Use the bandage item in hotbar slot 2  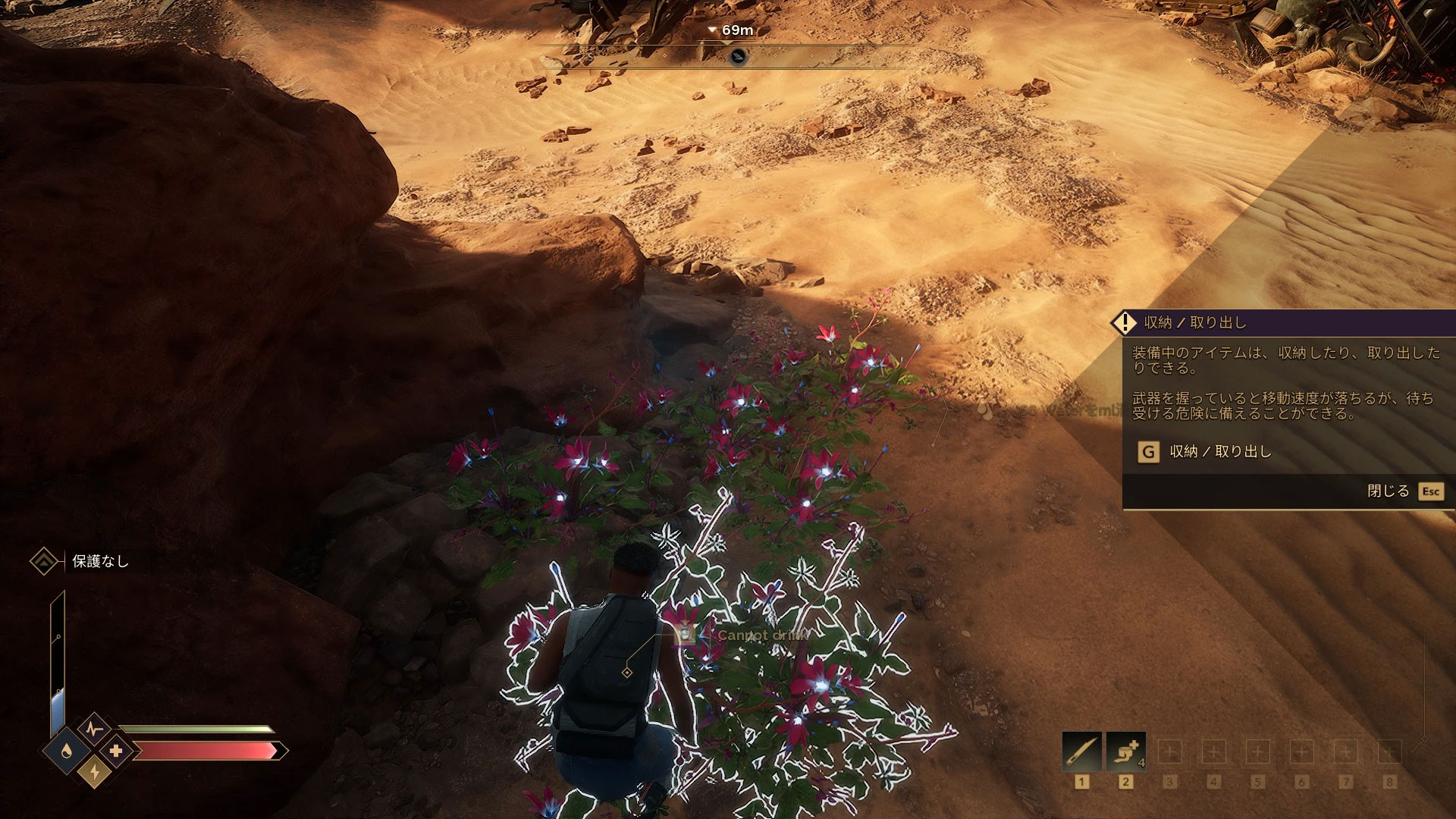1125,752
